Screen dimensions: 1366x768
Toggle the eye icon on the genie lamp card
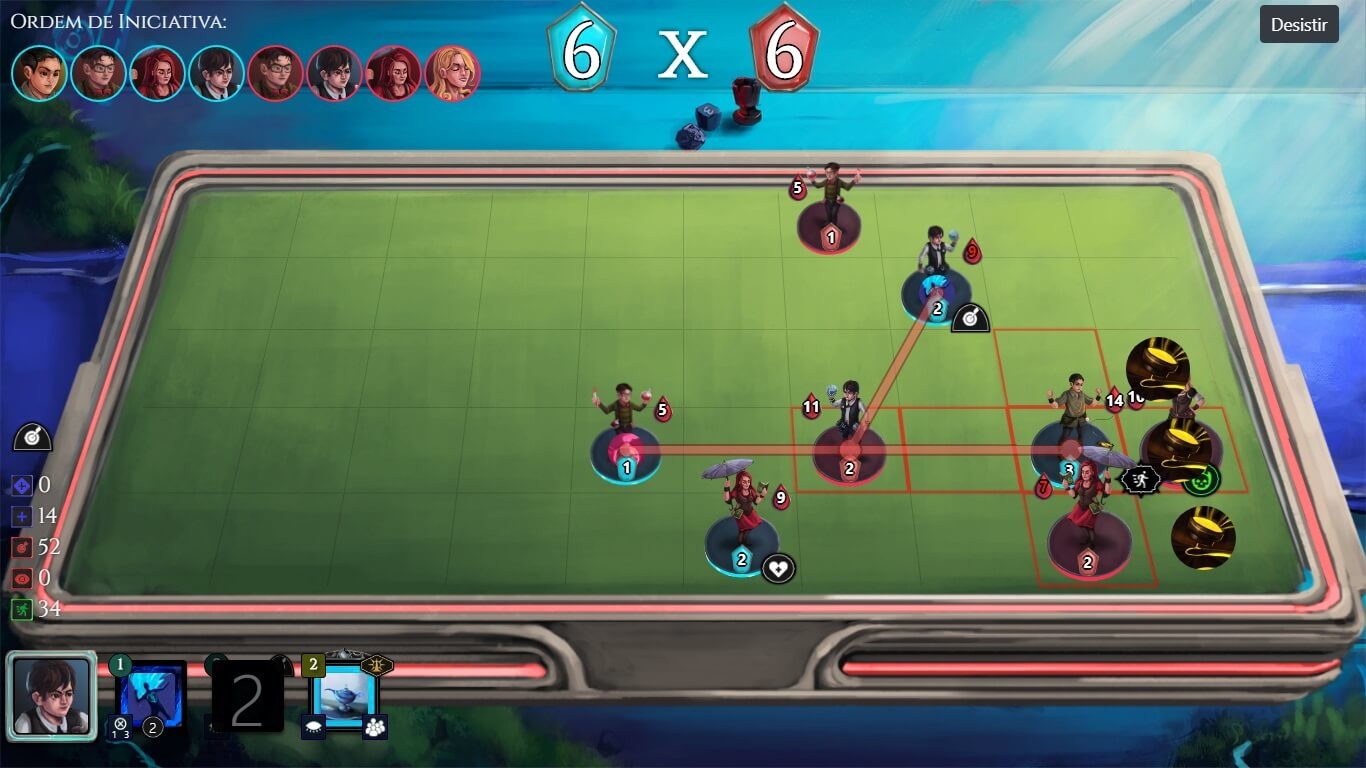click(313, 728)
